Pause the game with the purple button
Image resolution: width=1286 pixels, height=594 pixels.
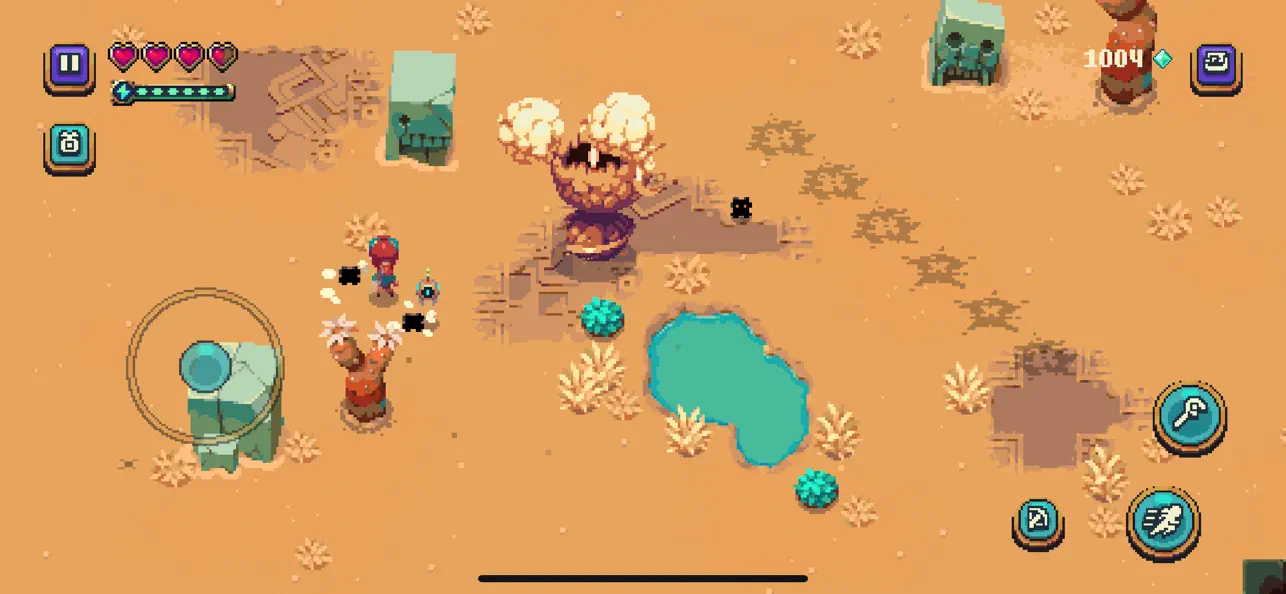point(69,66)
